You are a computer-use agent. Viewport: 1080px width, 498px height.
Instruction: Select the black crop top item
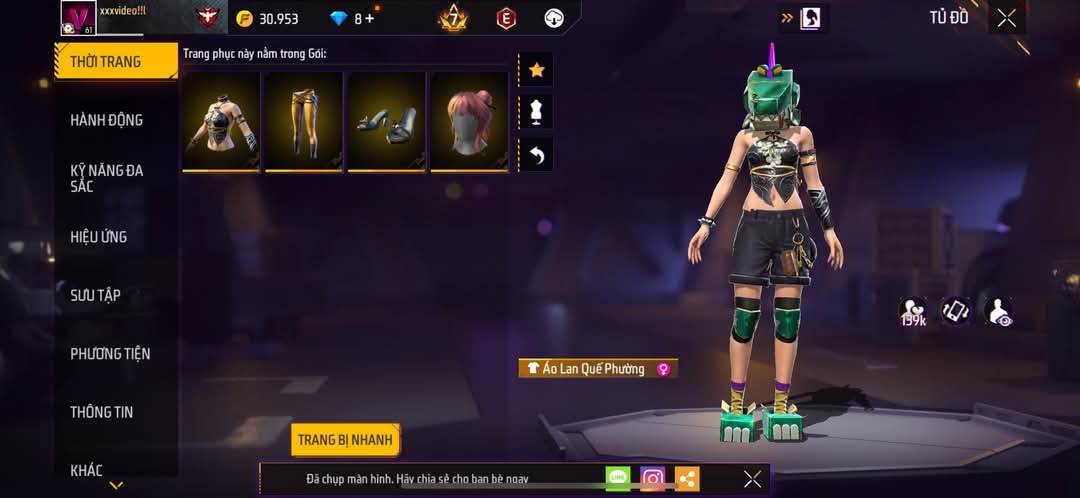tap(221, 120)
